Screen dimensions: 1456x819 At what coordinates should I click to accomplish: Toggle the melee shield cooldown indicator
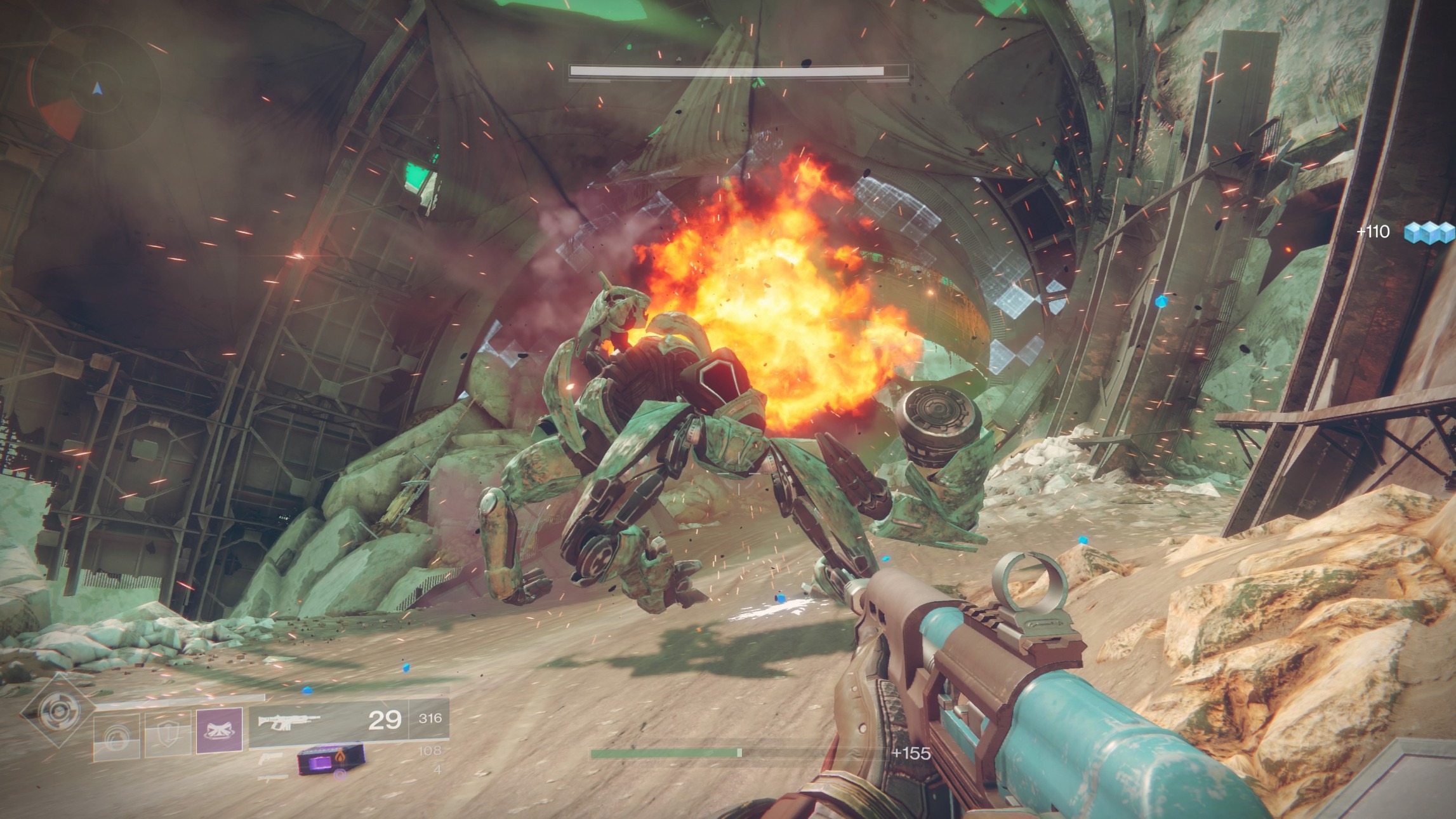tap(168, 732)
